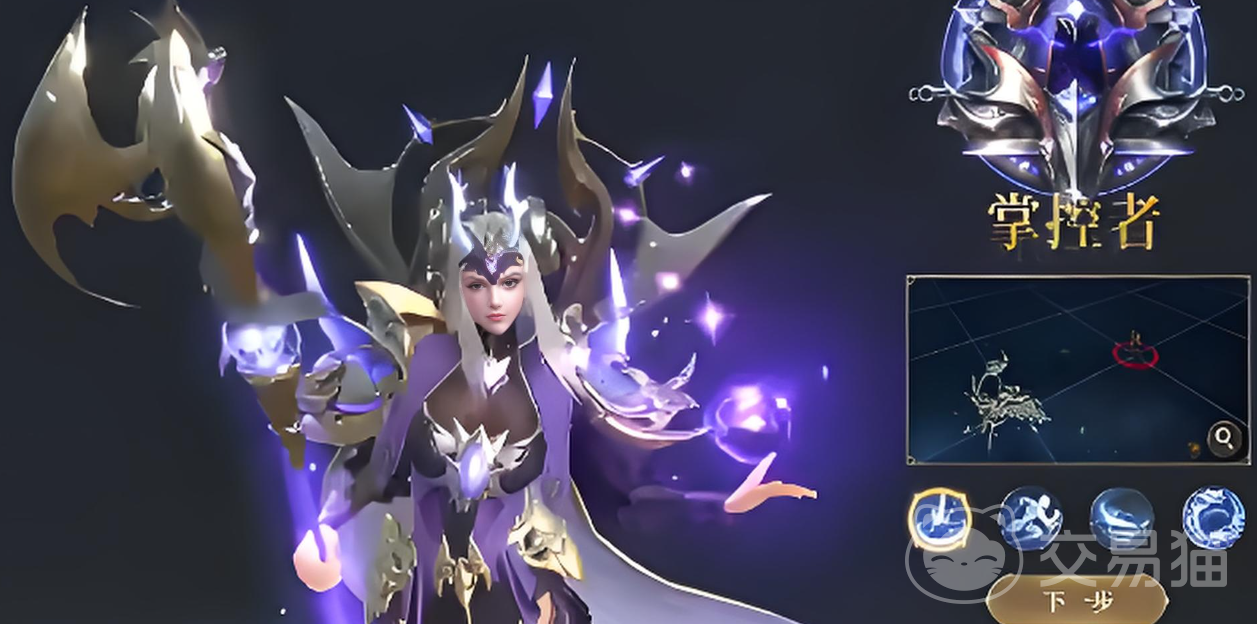Click the 下一步 next step button
The image size is (1257, 624).
click(x=1075, y=602)
